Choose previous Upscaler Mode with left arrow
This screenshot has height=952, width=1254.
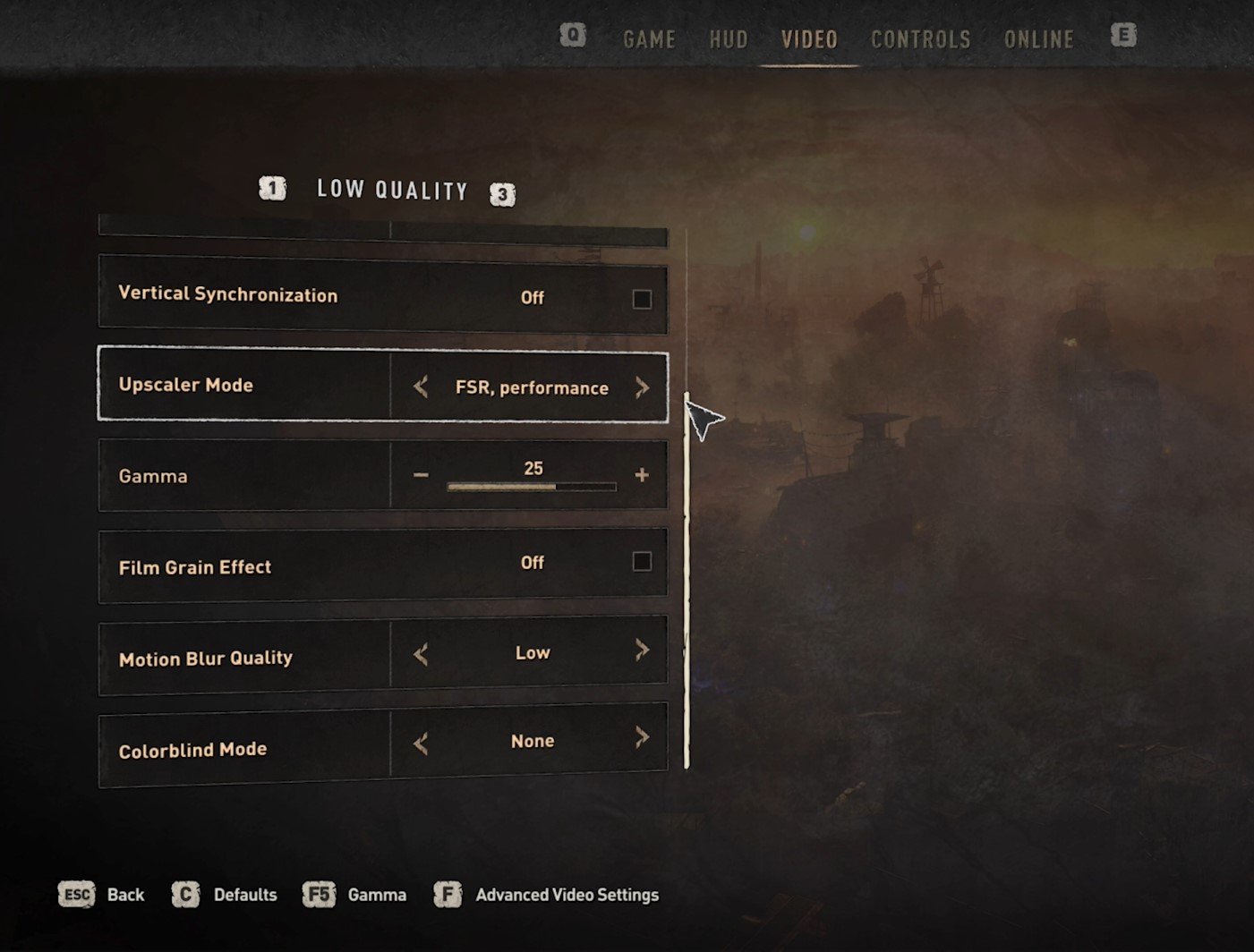[x=421, y=387]
